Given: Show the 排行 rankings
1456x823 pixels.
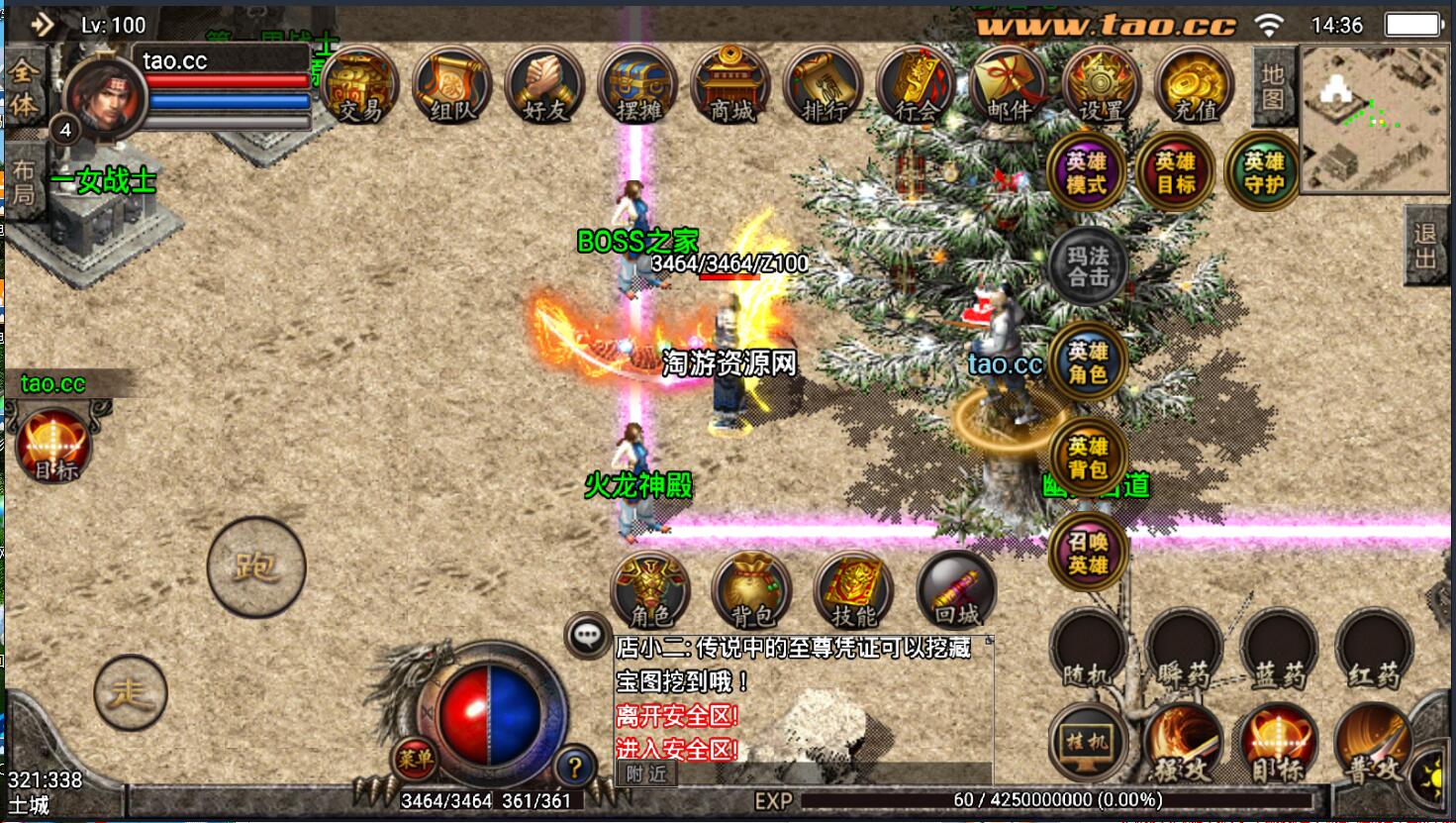Looking at the screenshot, I should [824, 87].
